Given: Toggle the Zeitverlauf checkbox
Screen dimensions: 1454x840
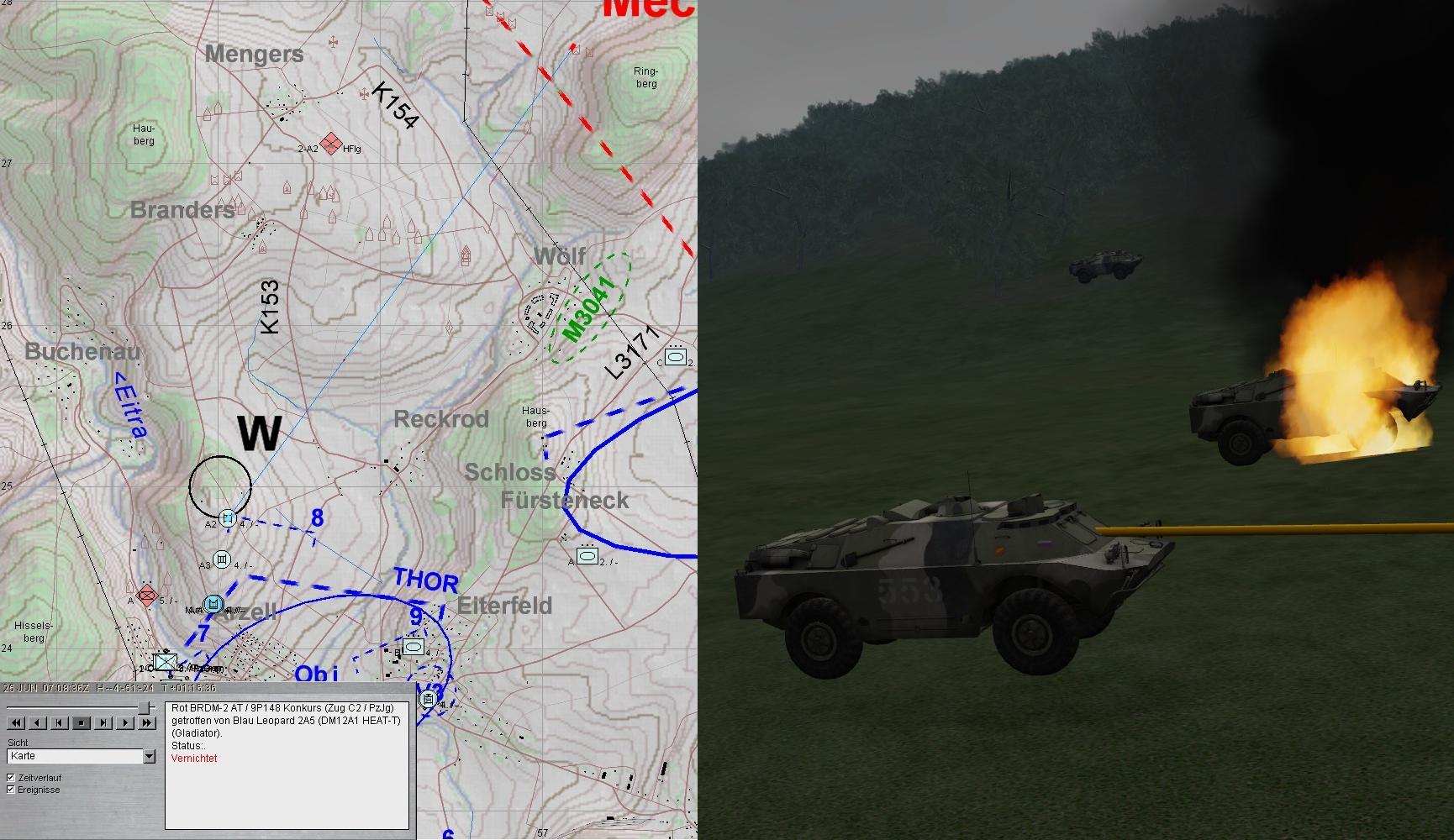Looking at the screenshot, I should 11,778.
